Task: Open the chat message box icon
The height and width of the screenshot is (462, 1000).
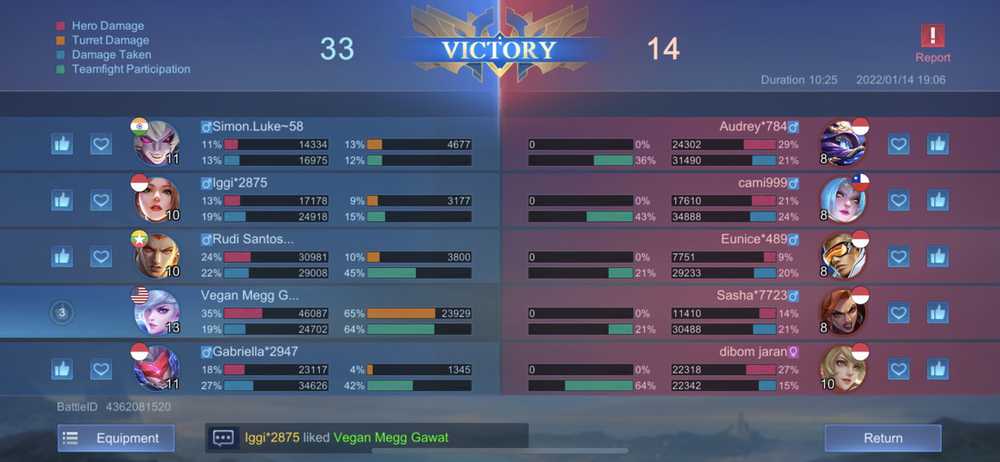Action: (223, 438)
